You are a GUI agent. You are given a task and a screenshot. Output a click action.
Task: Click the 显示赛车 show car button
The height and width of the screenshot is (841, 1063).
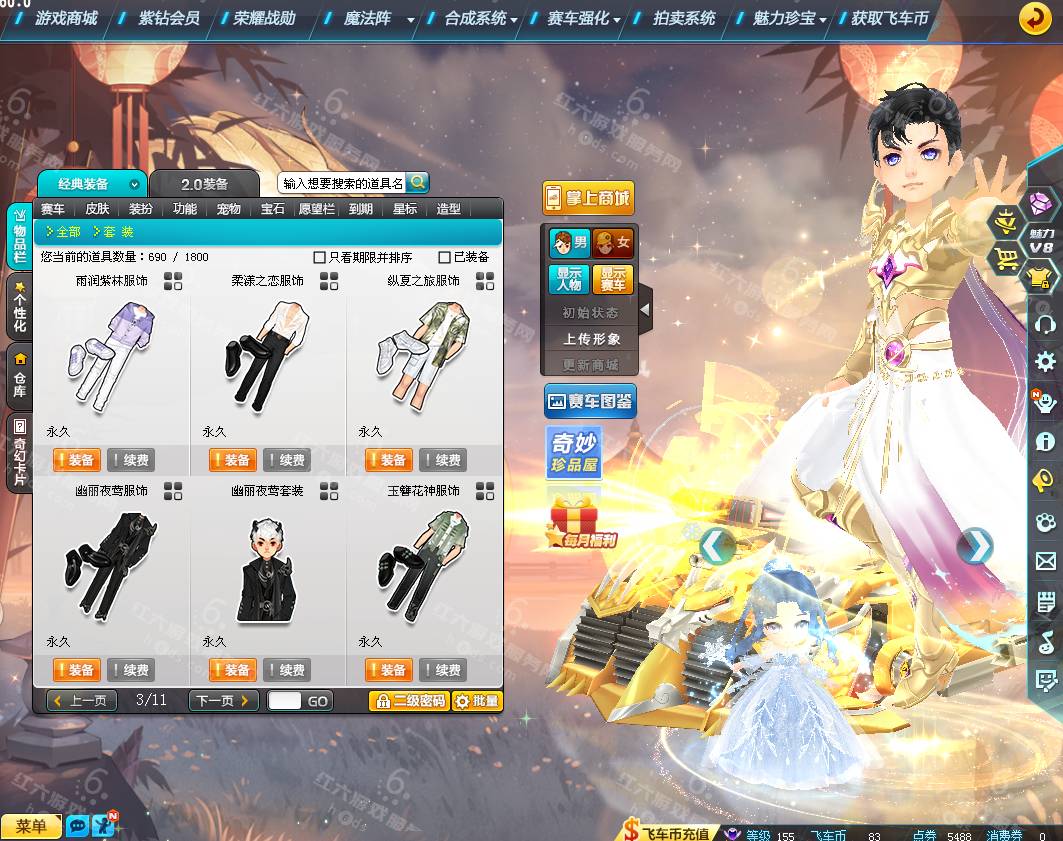pos(612,279)
